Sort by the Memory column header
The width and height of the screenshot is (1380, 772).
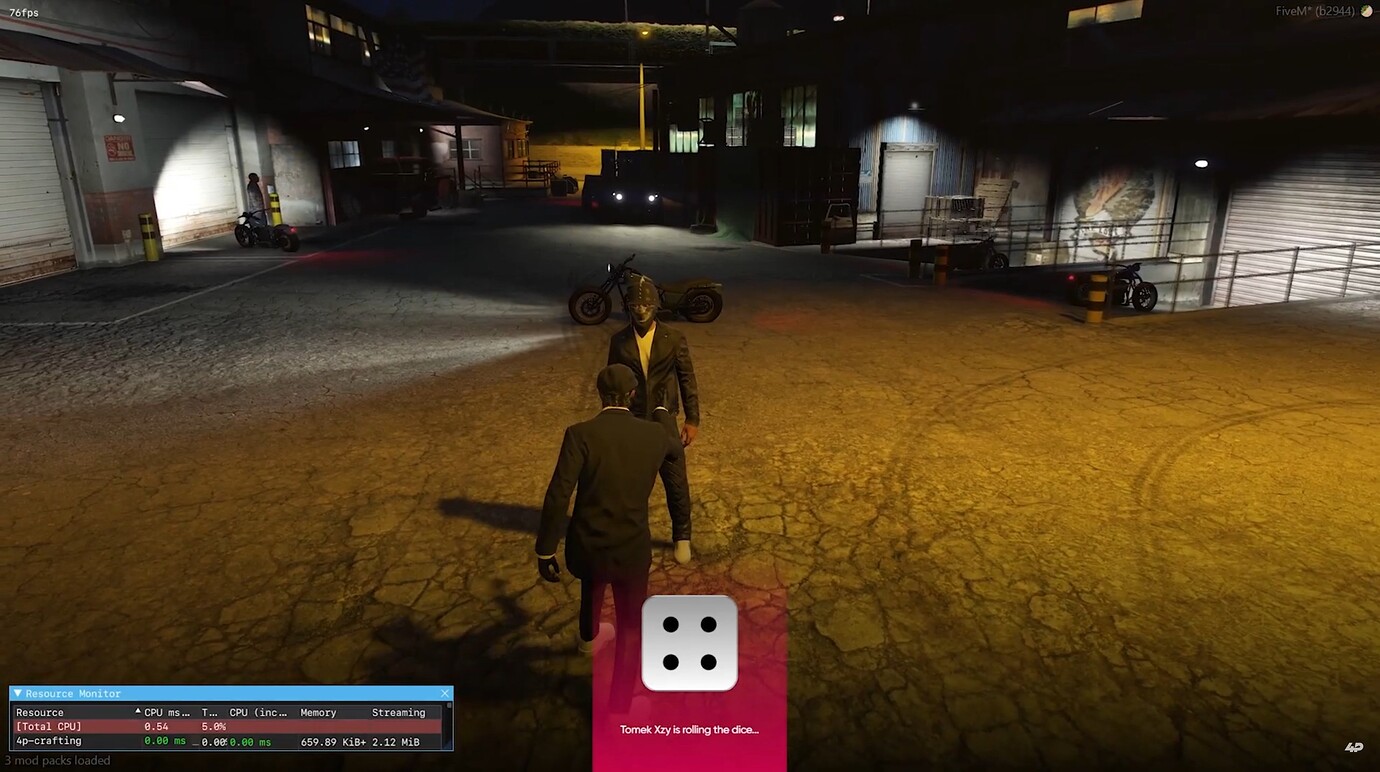coord(320,712)
